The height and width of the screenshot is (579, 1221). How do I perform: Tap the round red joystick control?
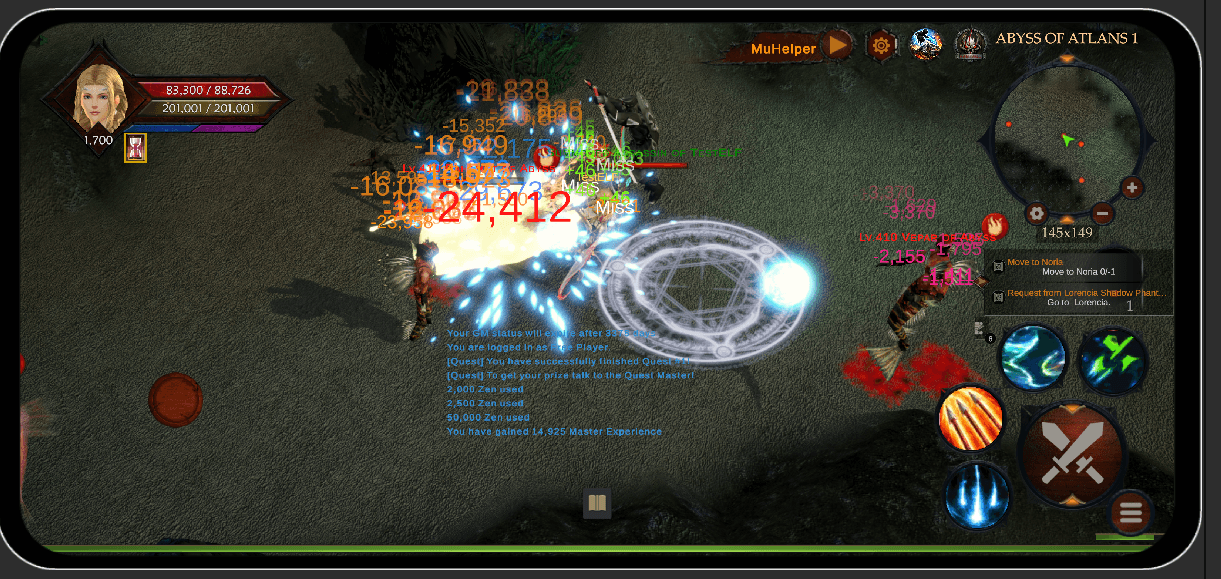[x=176, y=399]
